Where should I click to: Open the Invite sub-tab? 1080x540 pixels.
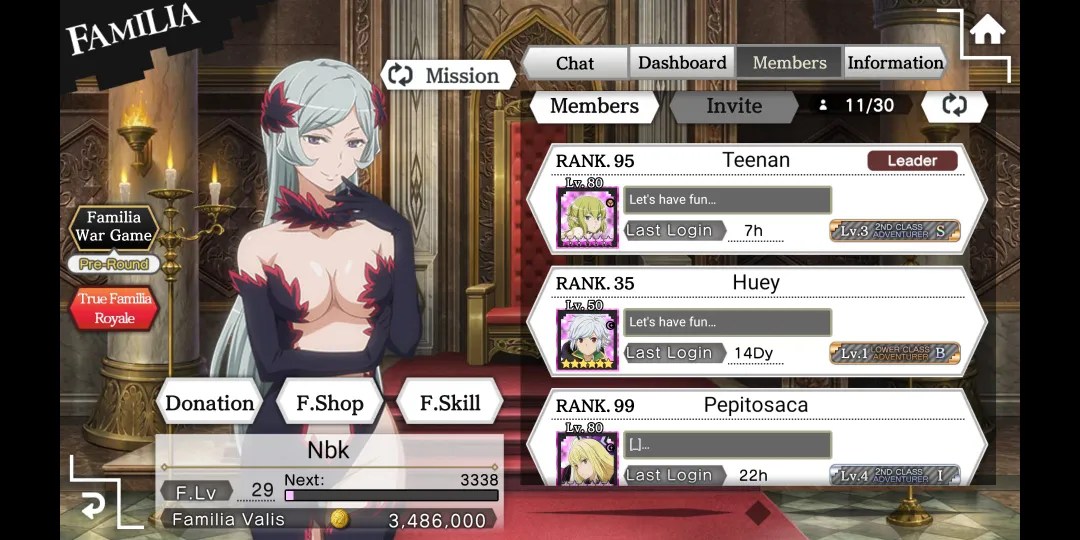tap(734, 106)
